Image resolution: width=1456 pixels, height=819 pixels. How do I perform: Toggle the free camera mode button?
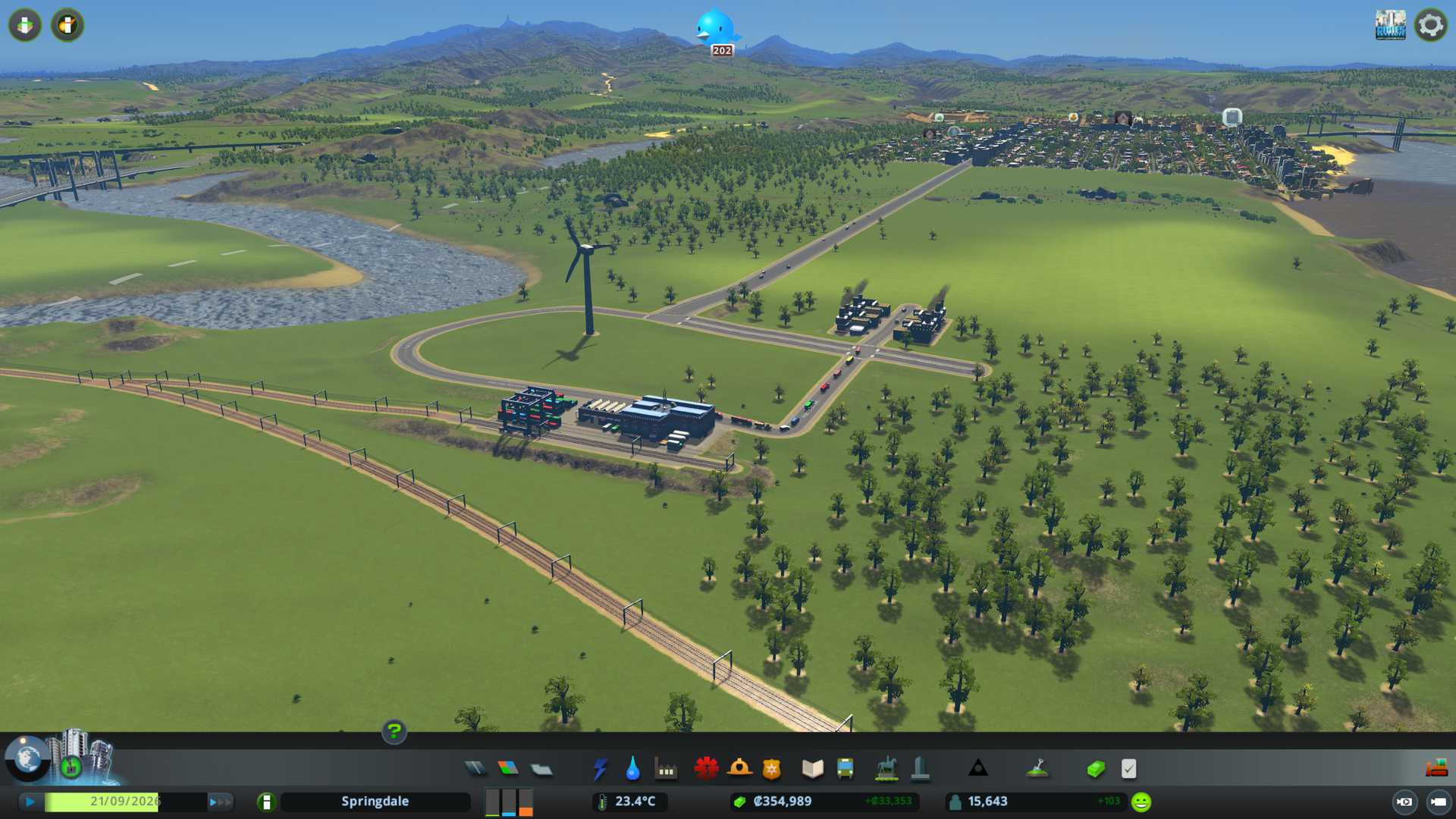1404,802
